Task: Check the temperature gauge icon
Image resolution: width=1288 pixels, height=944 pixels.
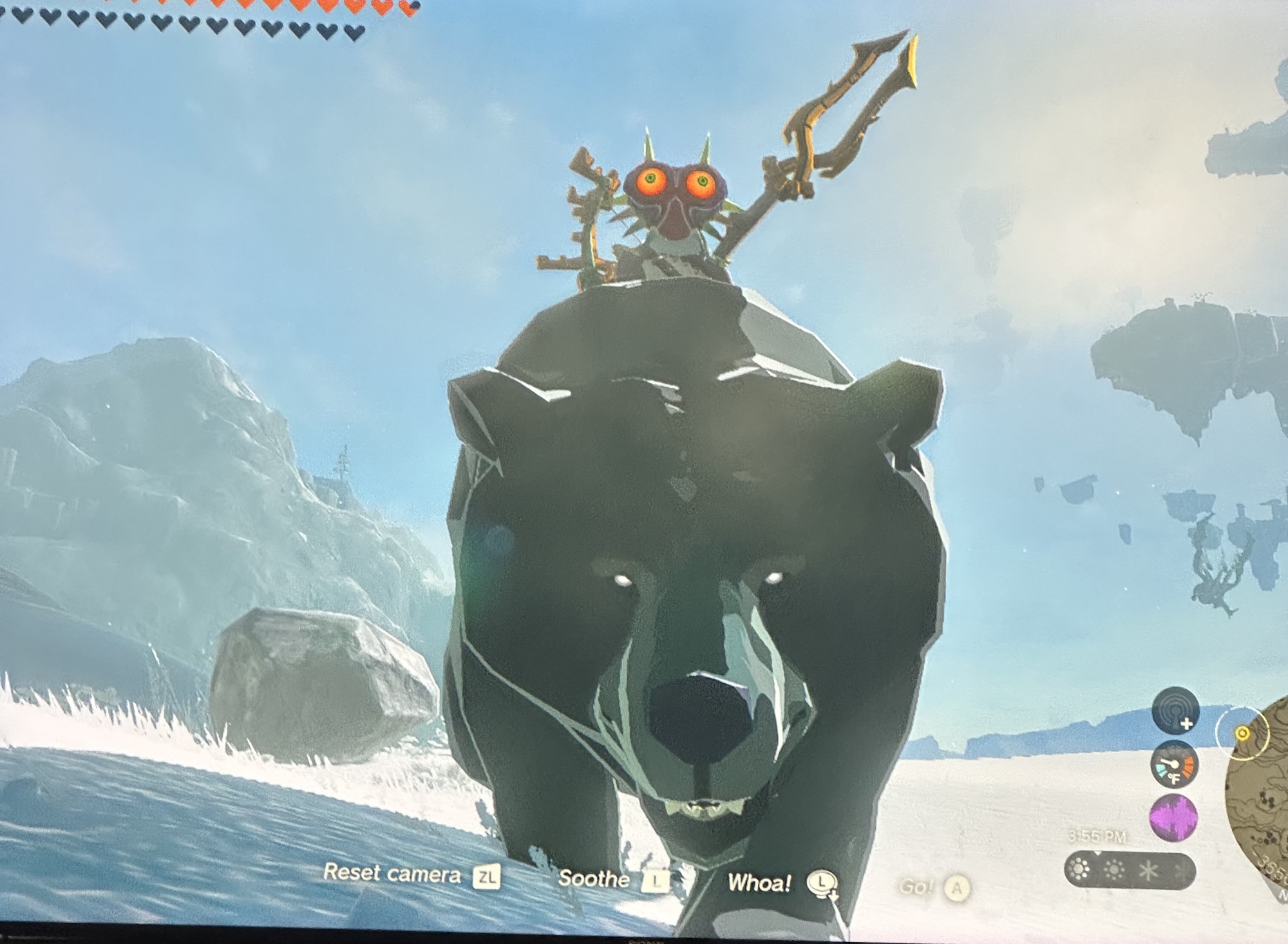Action: click(x=1174, y=764)
